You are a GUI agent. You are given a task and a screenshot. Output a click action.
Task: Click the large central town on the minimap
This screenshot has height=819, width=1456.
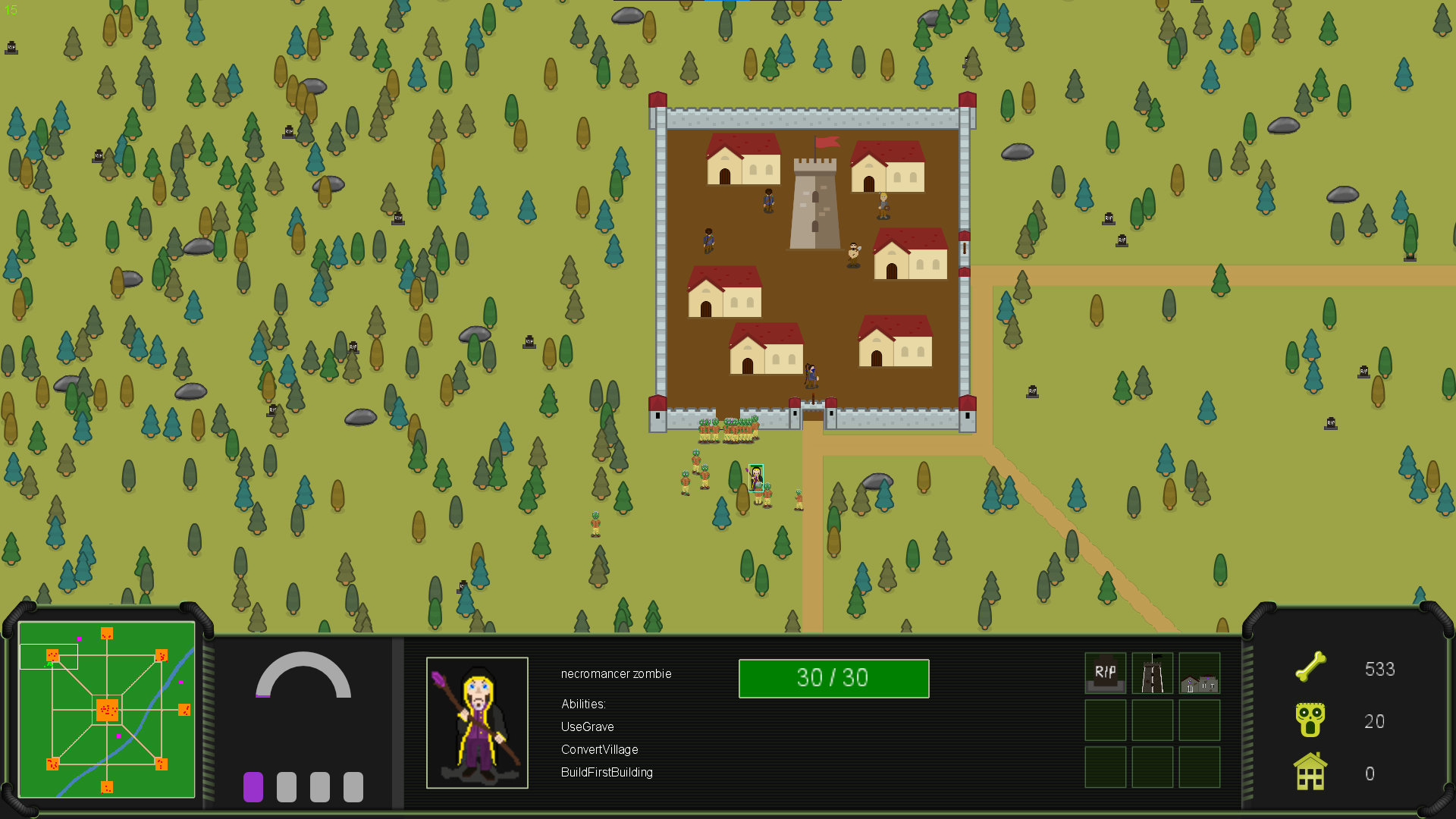(107, 711)
